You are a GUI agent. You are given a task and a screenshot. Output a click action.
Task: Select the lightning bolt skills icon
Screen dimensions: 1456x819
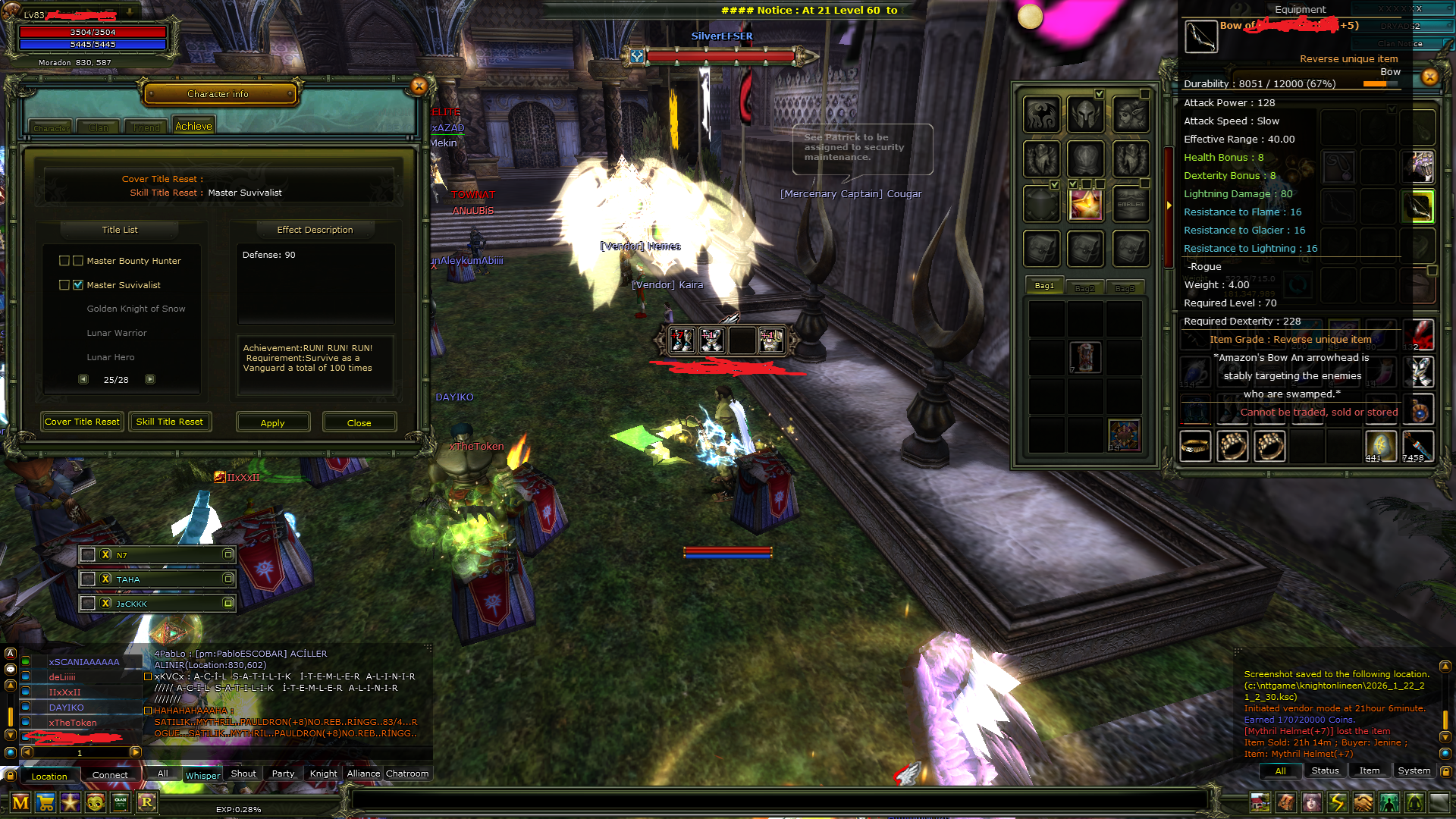point(1336,802)
